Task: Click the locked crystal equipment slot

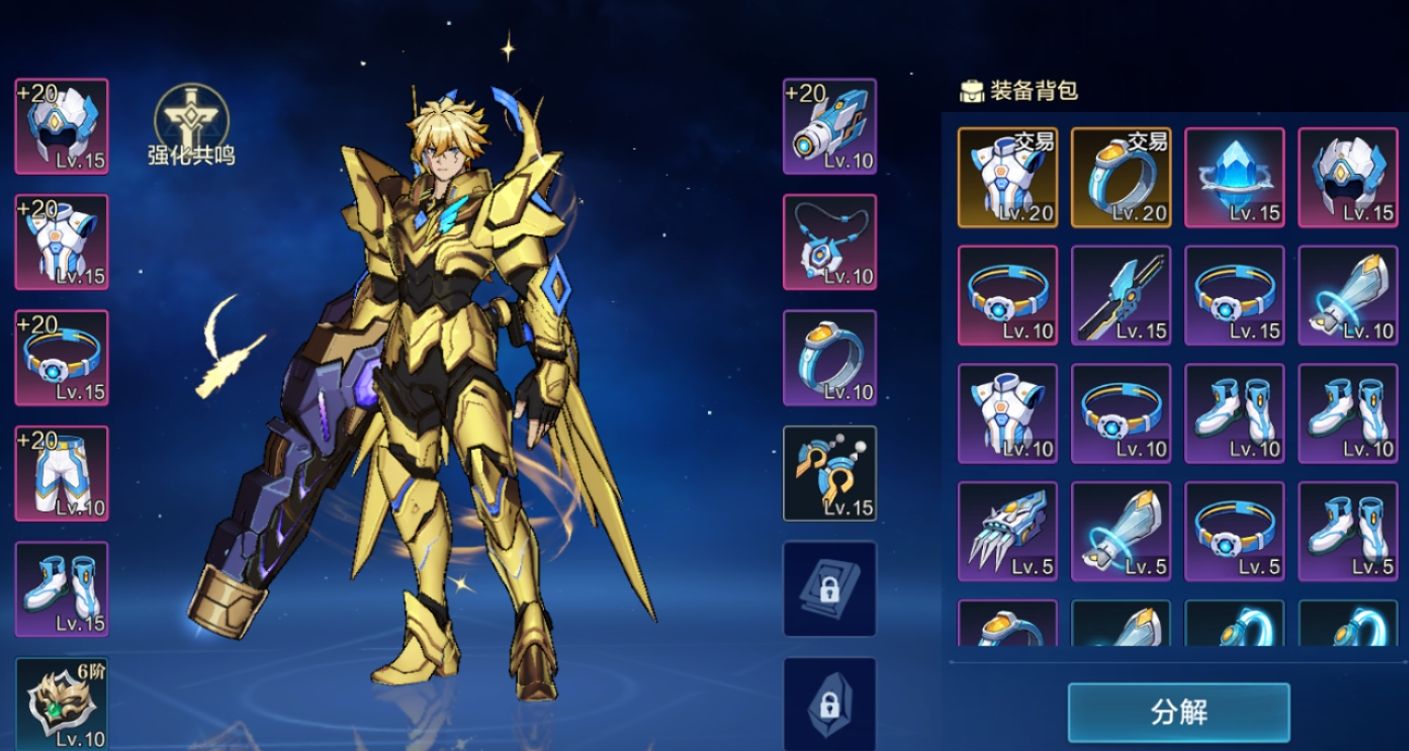Action: pyautogui.click(x=829, y=702)
